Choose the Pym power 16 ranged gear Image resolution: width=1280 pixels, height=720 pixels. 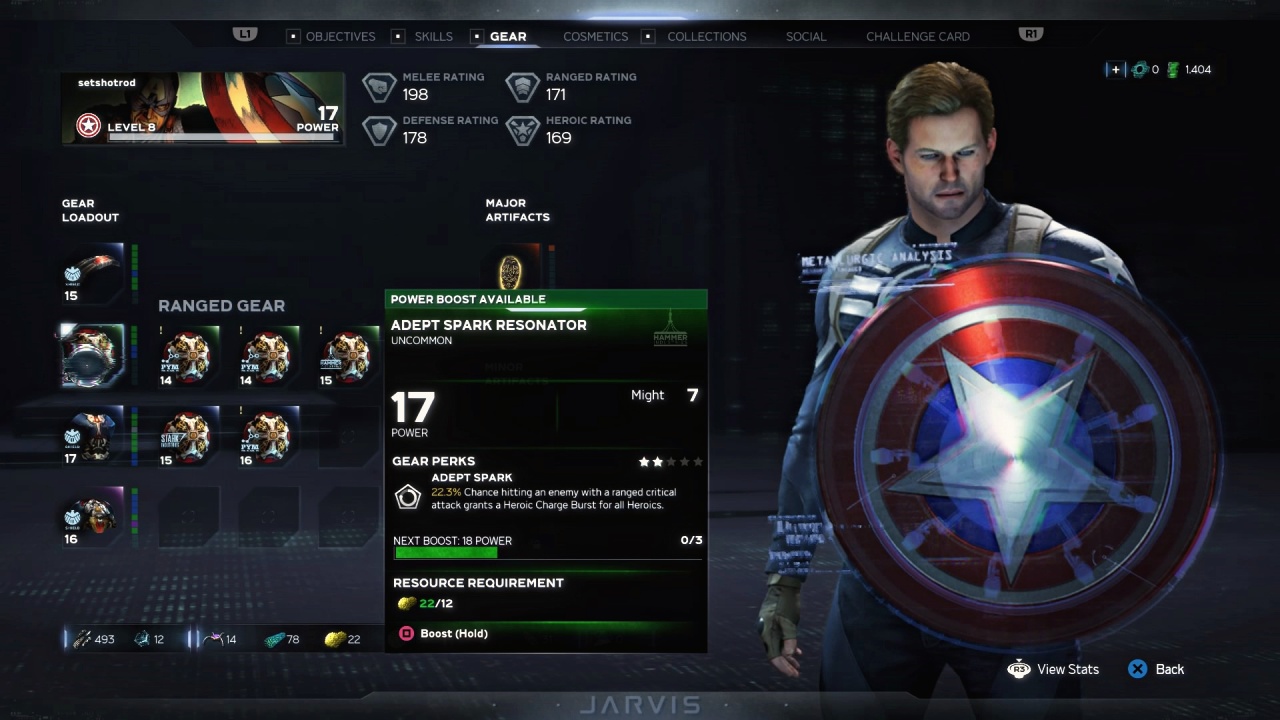(267, 437)
